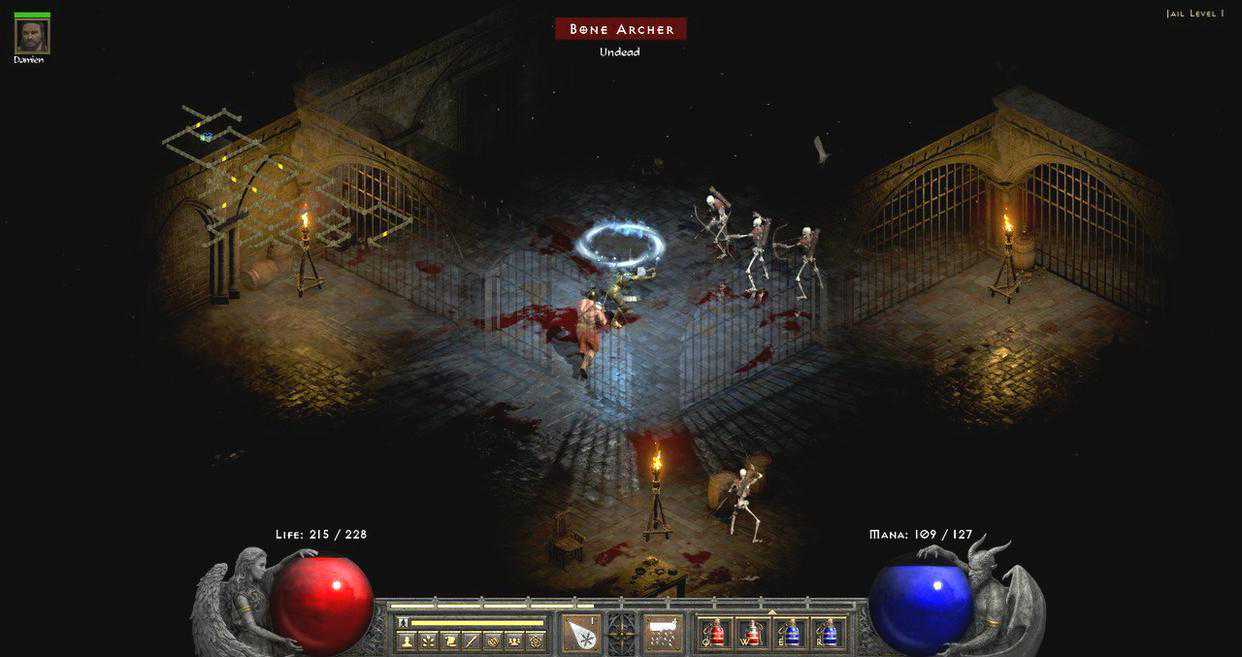Open the party button showing grouped figures
This screenshot has width=1242, height=657.
coord(515,641)
